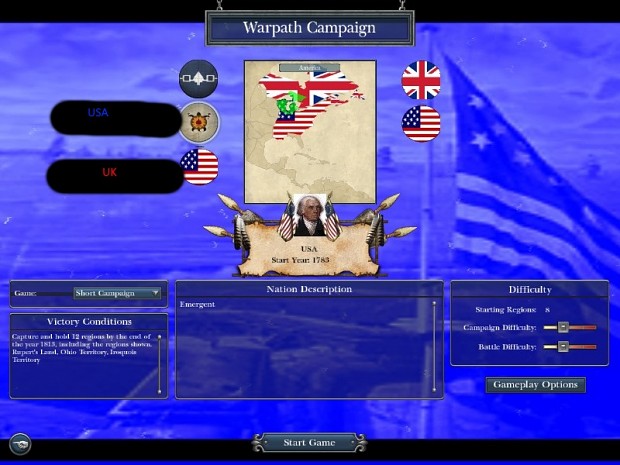Viewport: 620px width, 465px height.
Task: Pick the USA flag below the Union Jack
Action: 421,122
